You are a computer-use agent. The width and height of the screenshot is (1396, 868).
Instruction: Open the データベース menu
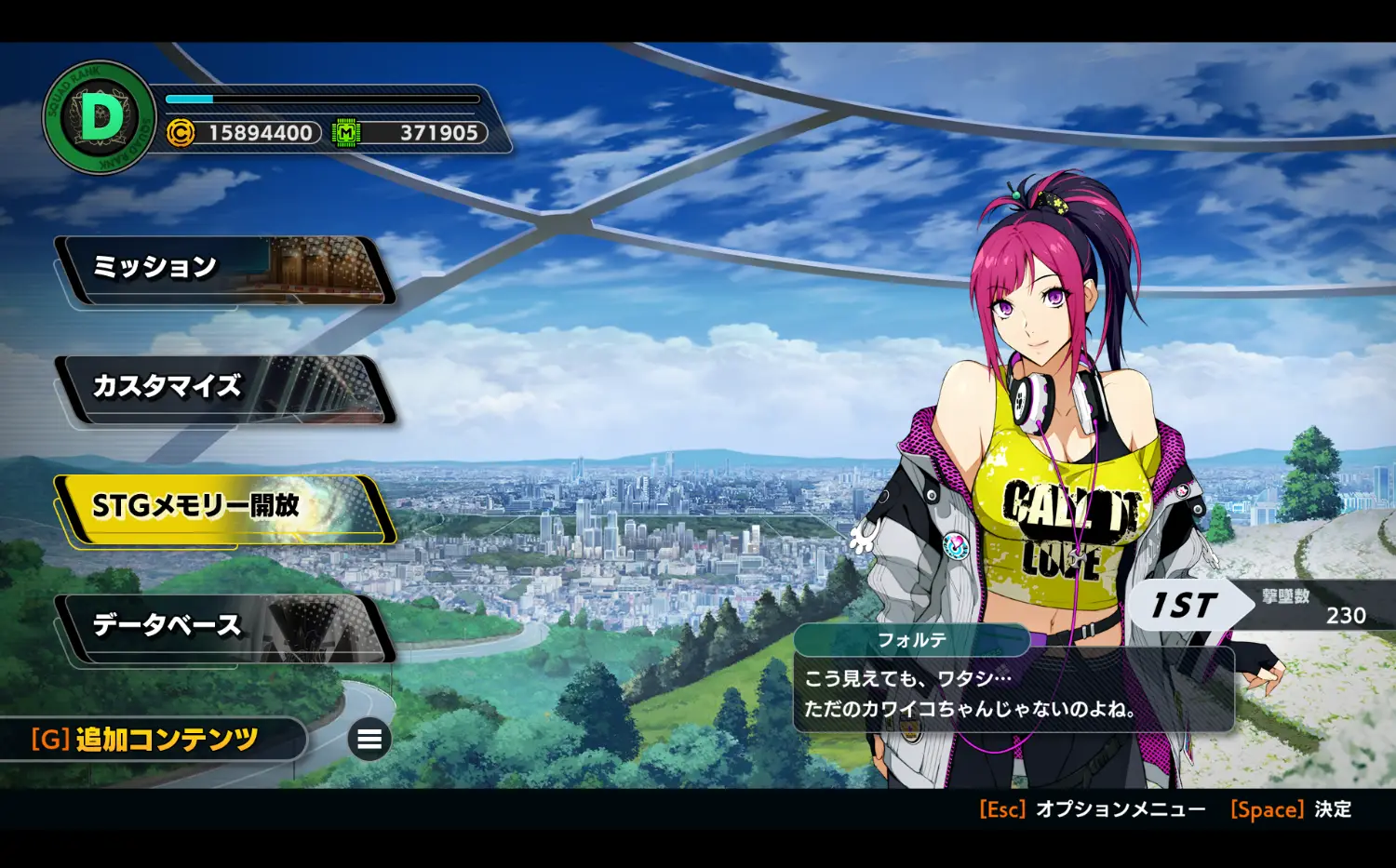[x=223, y=628]
